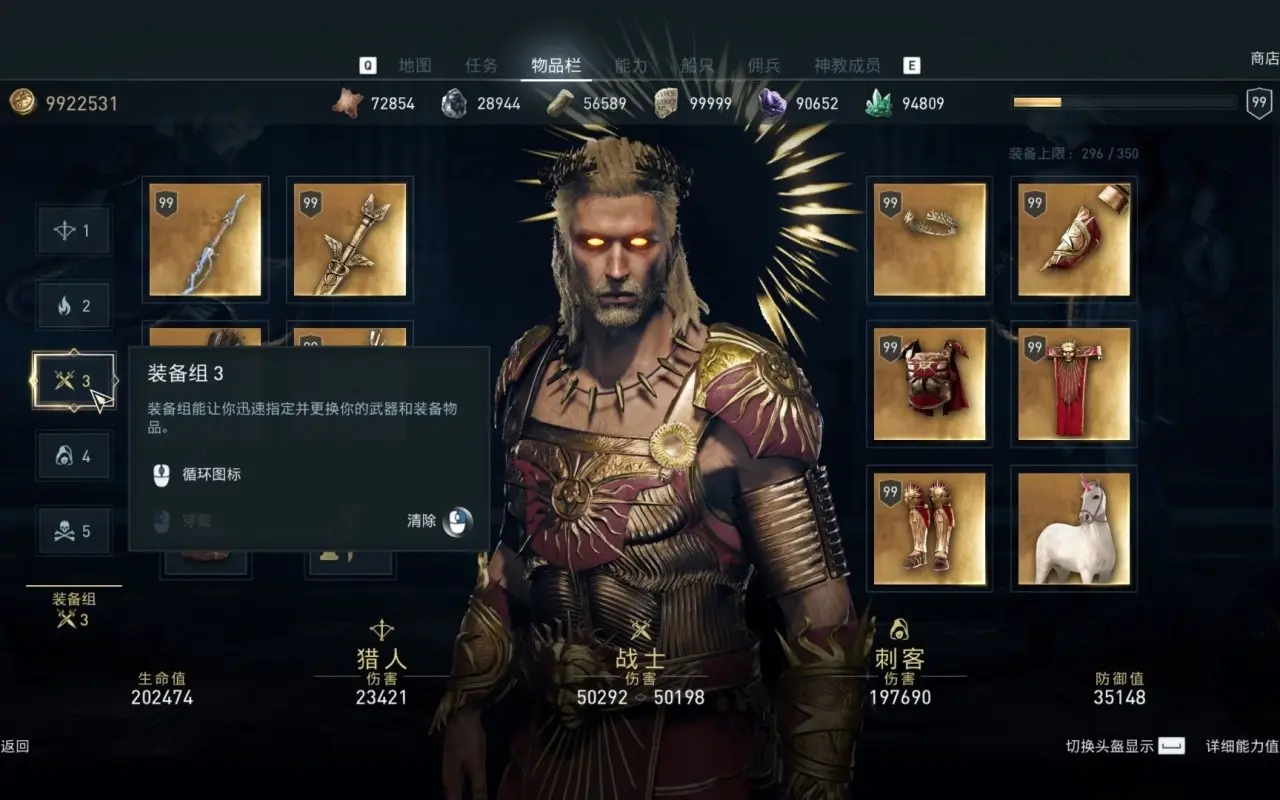Select the lightning spear weapon slot
Screen dimensions: 1280x800
205,240
